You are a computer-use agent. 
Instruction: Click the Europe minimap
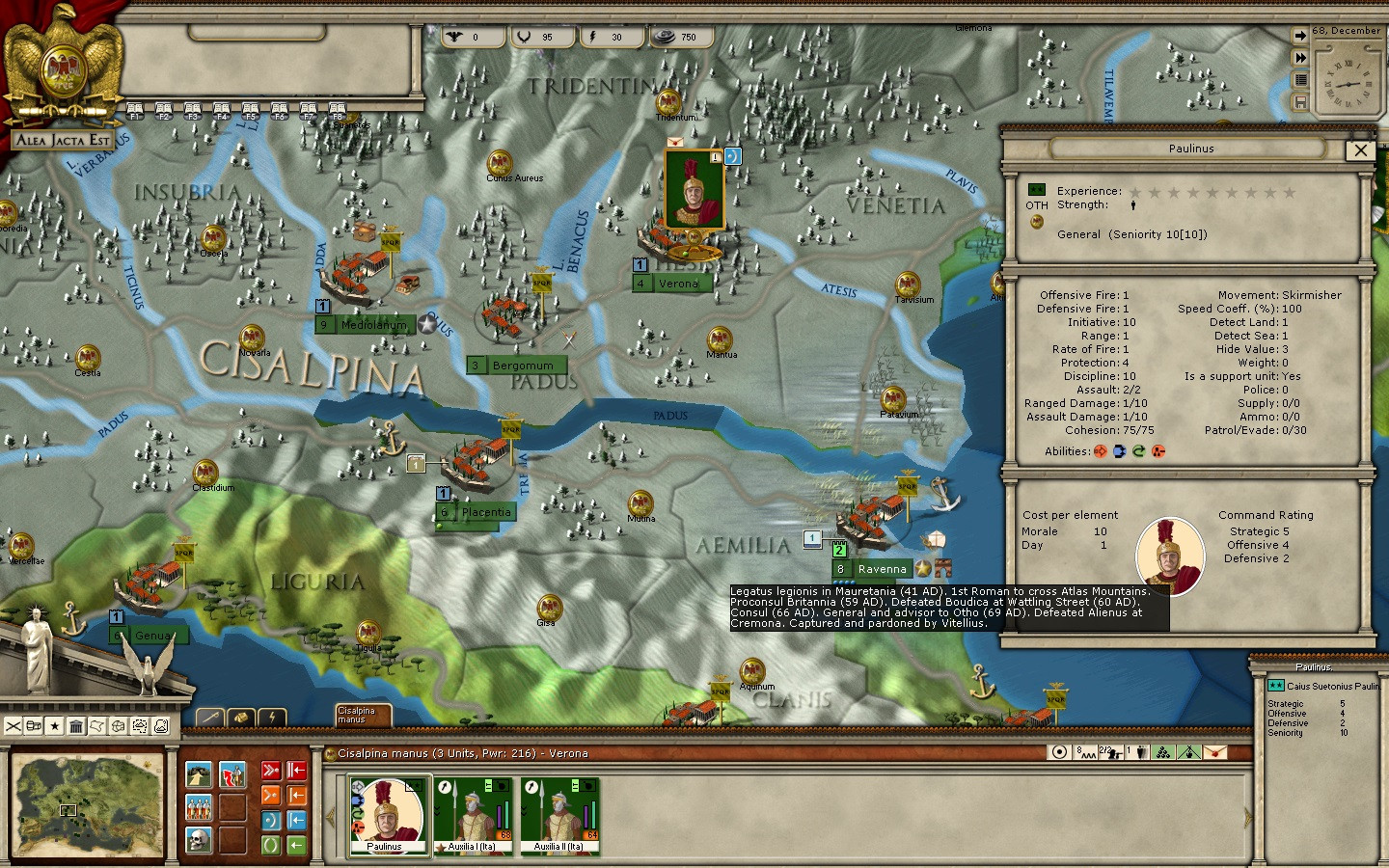tap(87, 806)
